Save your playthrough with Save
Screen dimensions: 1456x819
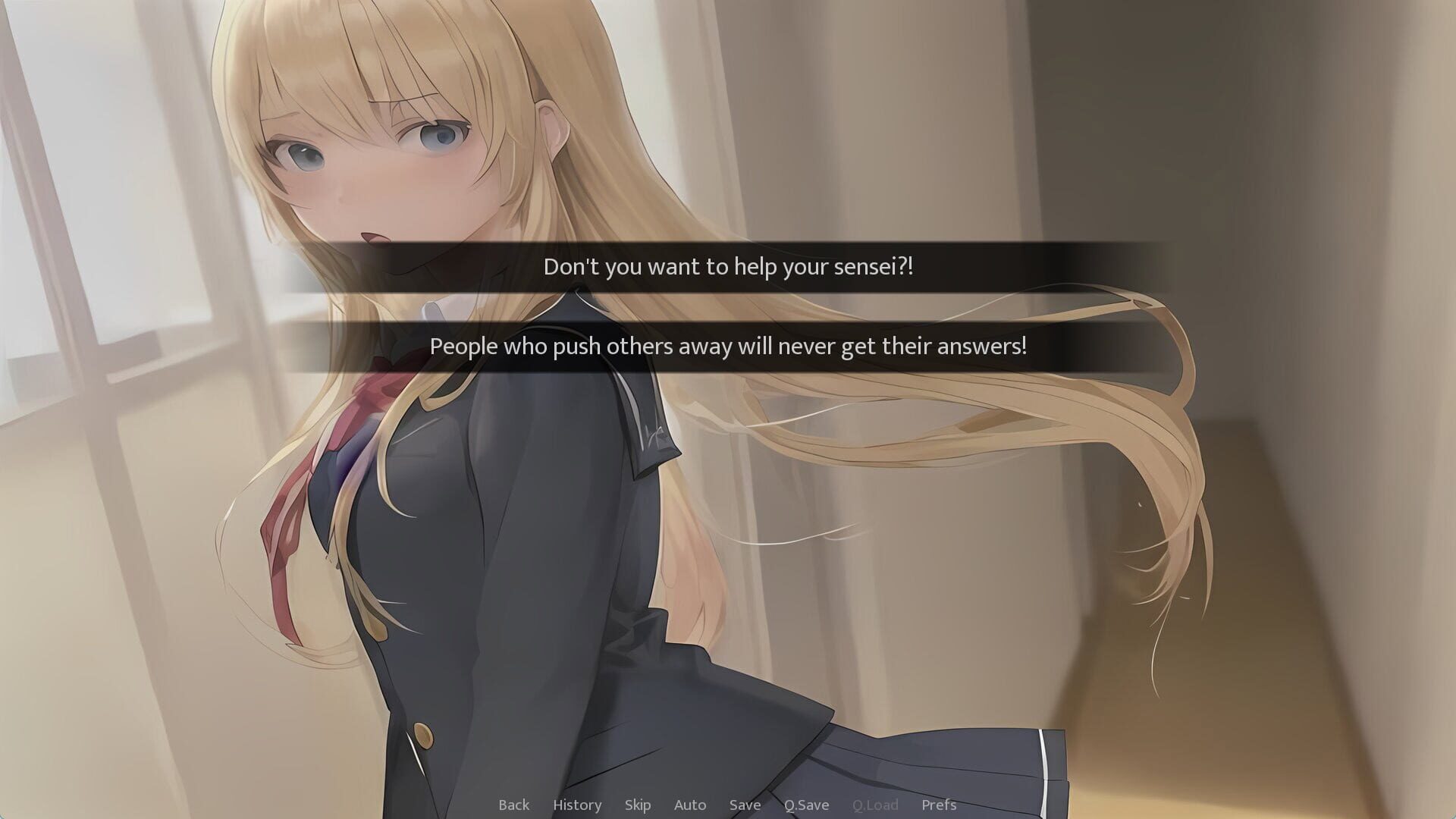[745, 805]
